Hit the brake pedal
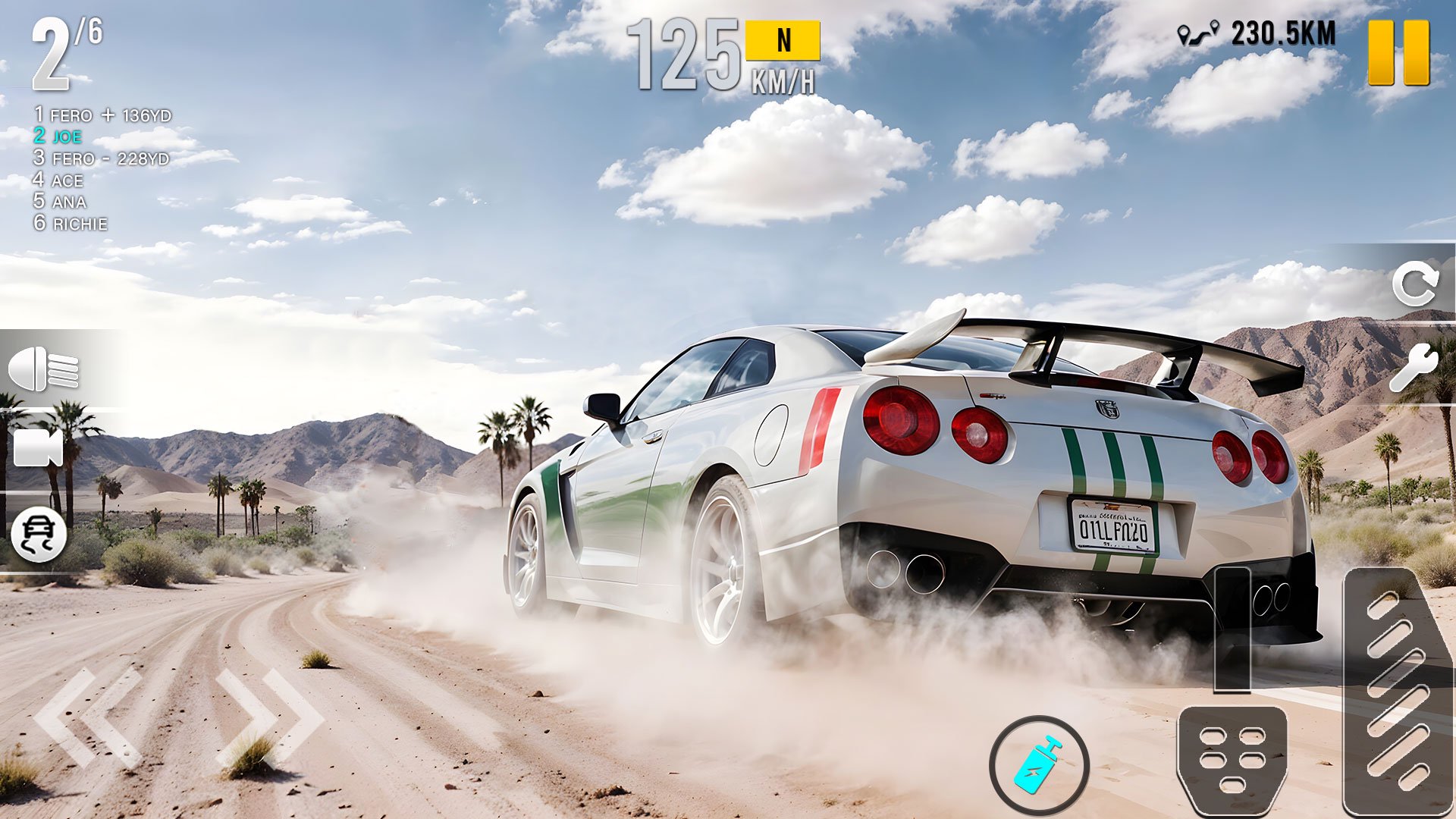 coord(1232,758)
